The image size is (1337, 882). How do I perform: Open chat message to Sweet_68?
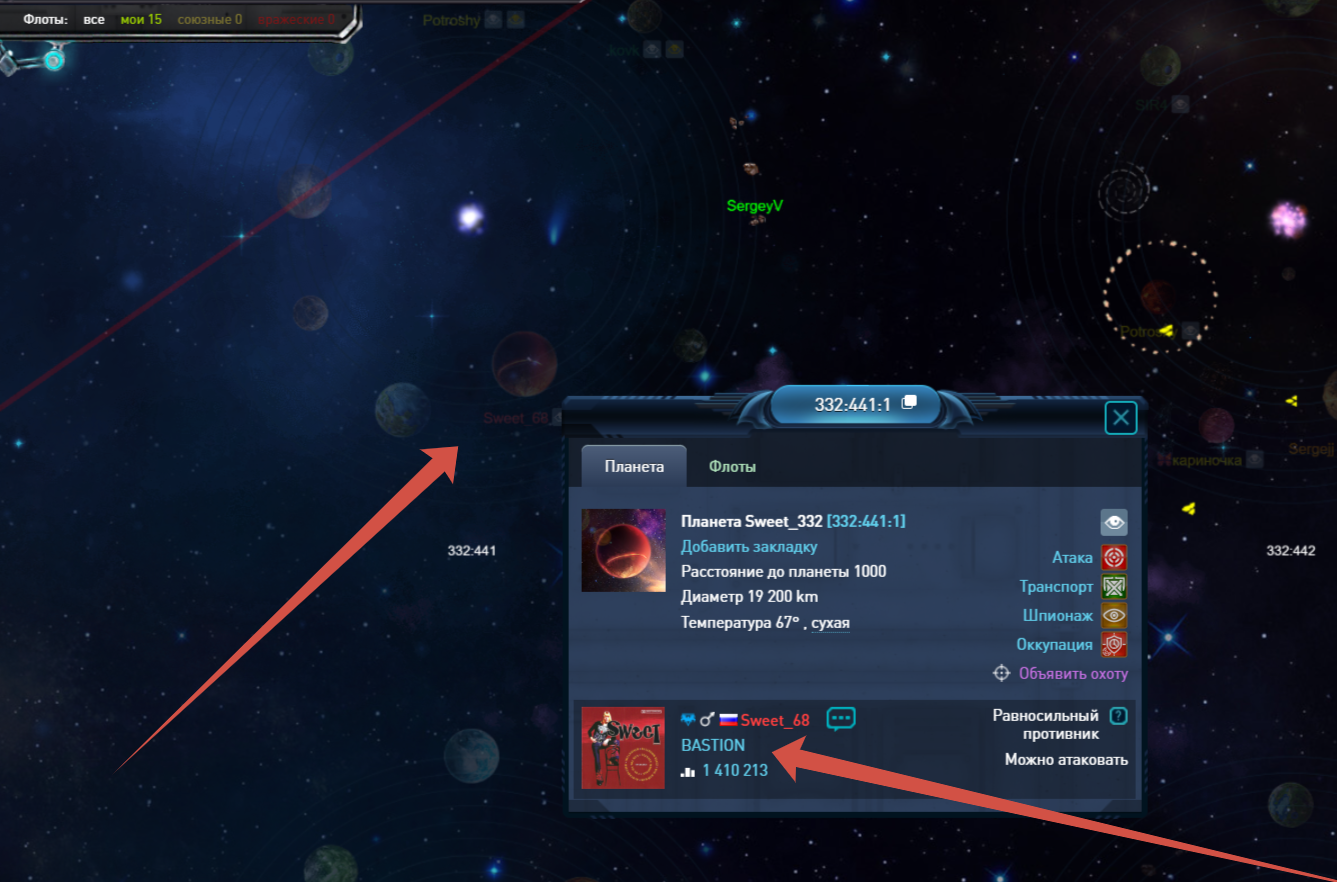(x=841, y=718)
